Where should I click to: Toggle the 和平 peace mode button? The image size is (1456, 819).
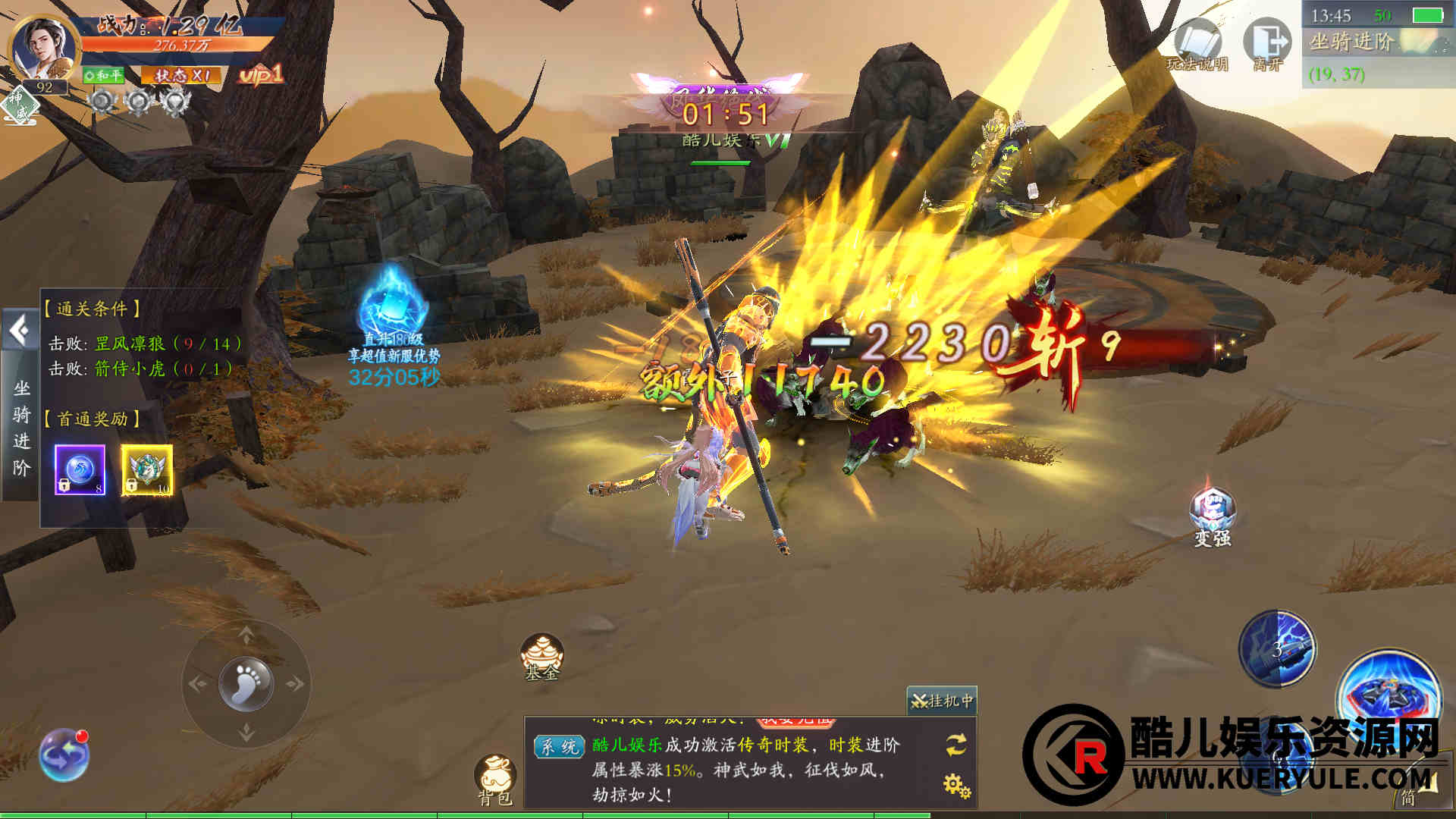click(x=103, y=75)
